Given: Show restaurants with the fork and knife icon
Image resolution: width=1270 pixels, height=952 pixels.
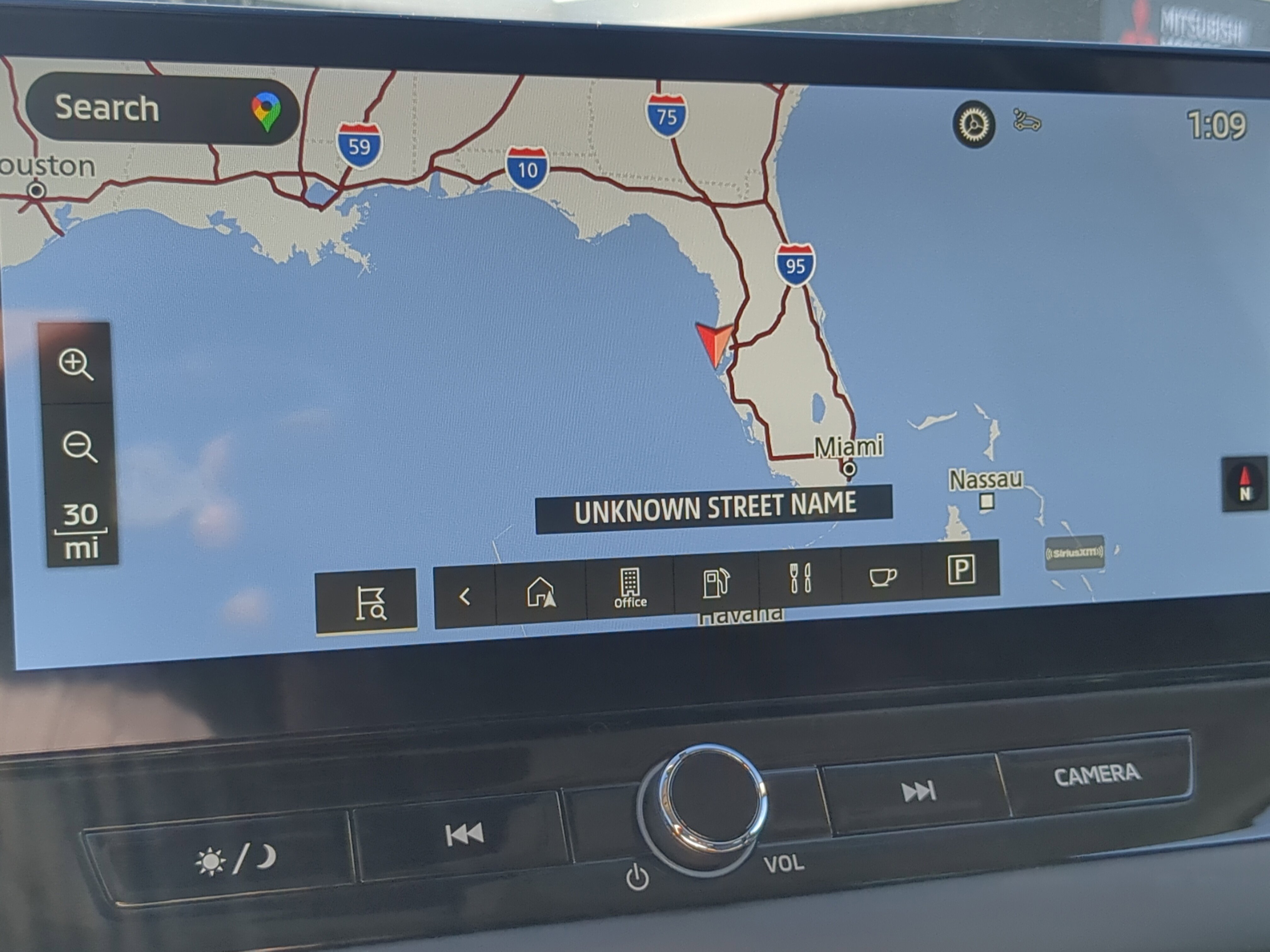Looking at the screenshot, I should point(800,577).
